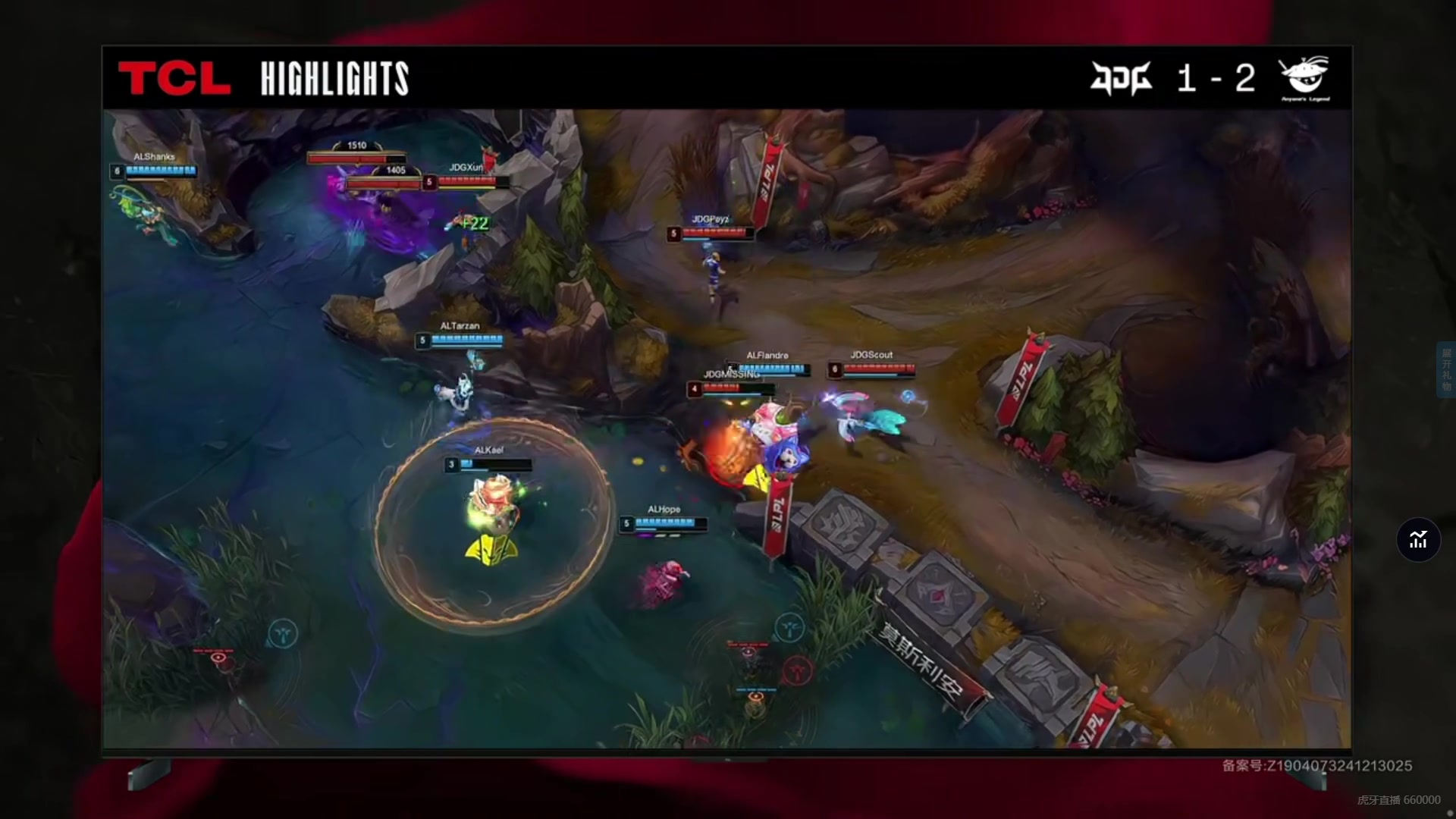The image size is (1456, 819).
Task: Expand the 展开礼物 gift panel tab
Action: [1446, 369]
